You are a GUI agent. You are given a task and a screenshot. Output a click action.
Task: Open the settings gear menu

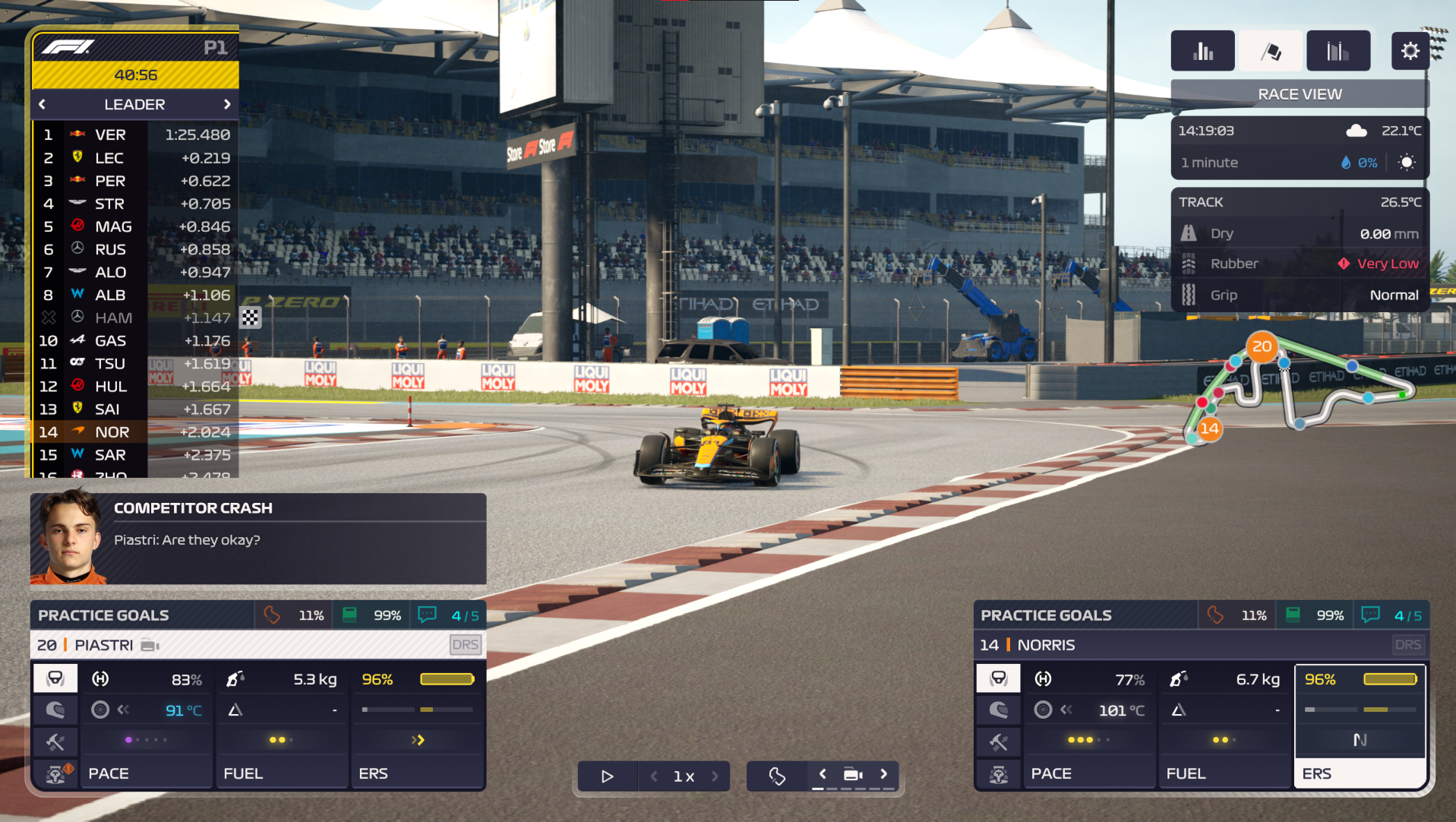click(1410, 51)
